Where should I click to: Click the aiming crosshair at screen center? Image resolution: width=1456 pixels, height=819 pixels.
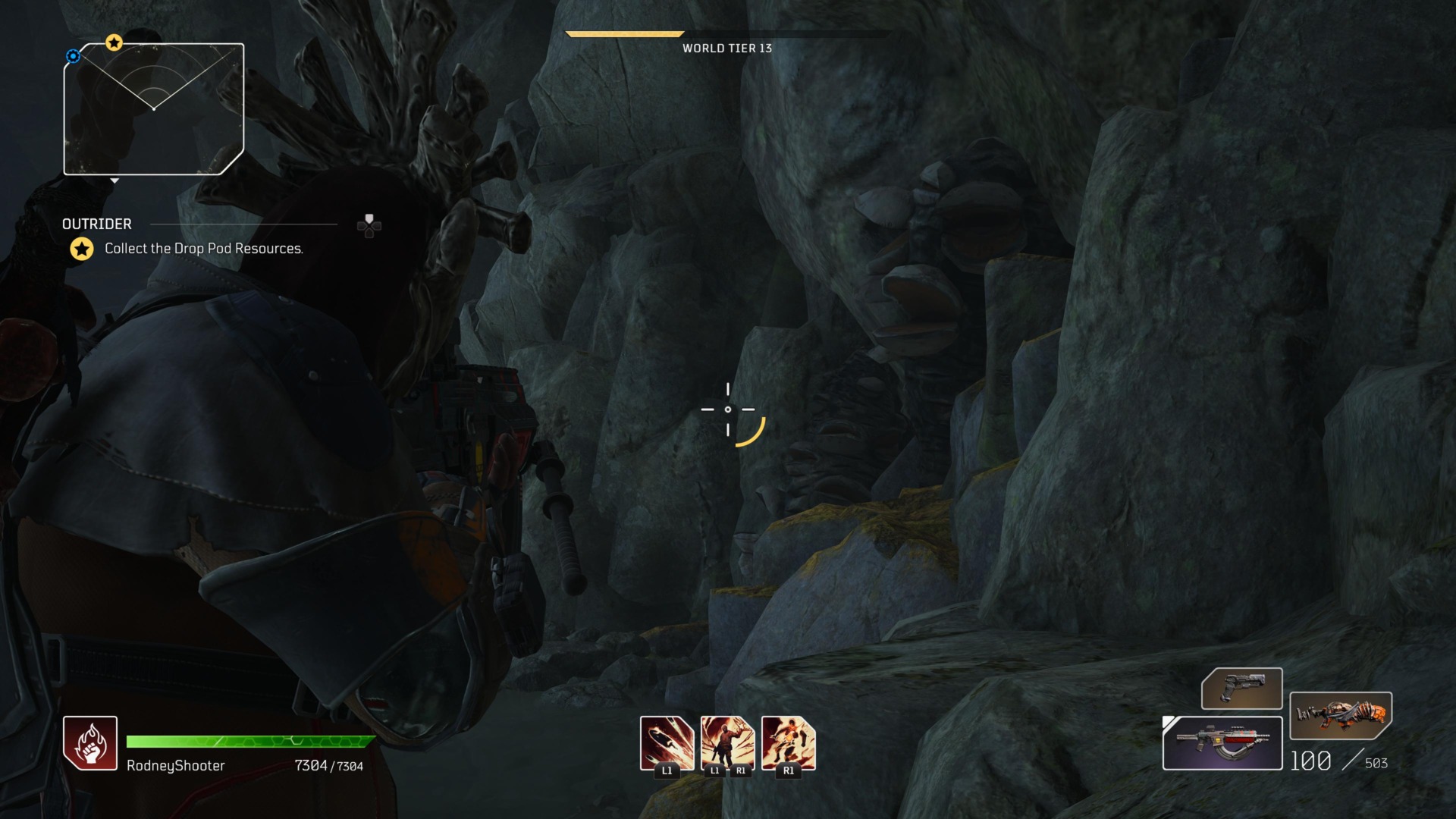(728, 409)
